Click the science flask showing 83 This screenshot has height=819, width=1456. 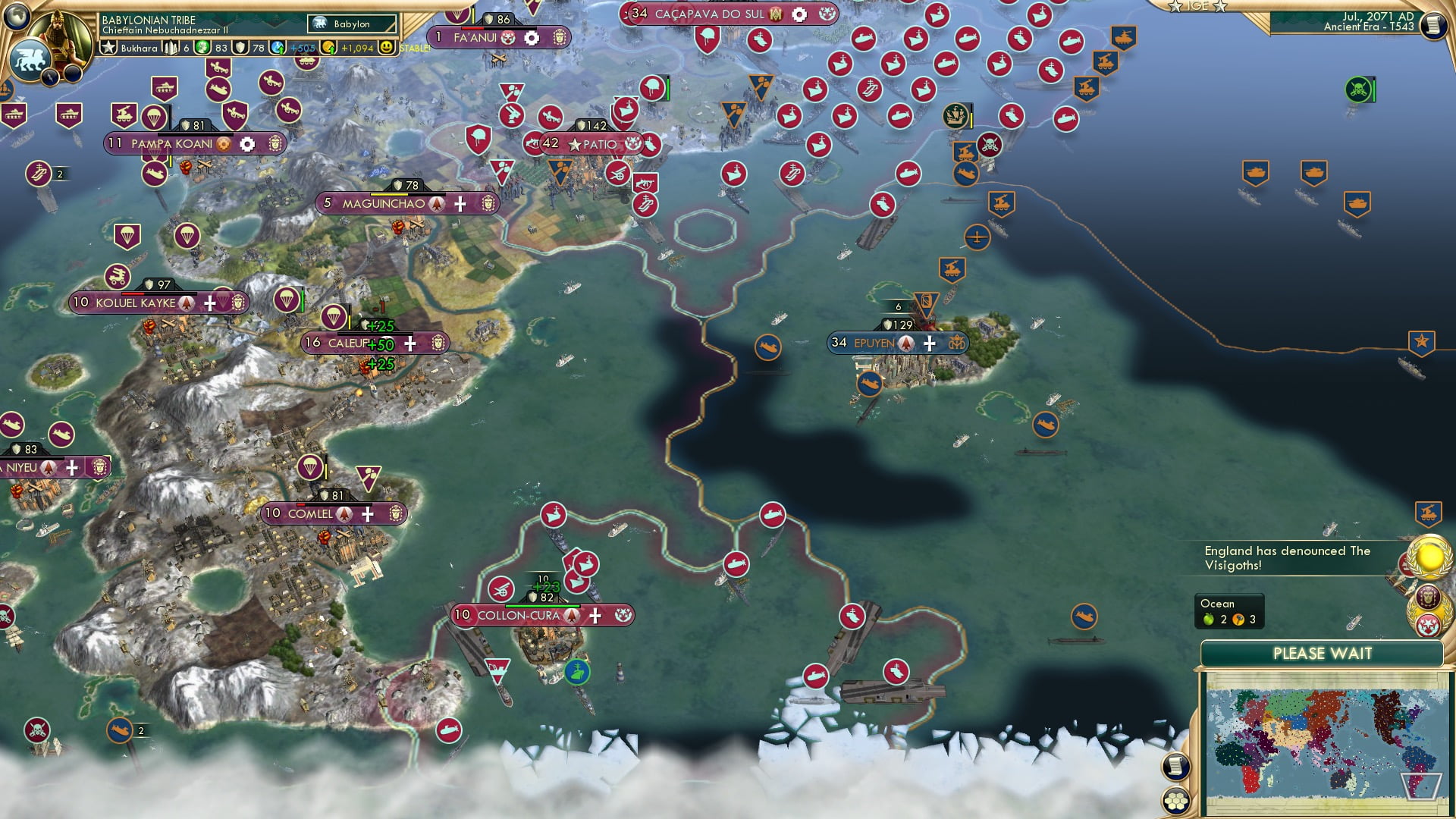tap(202, 47)
